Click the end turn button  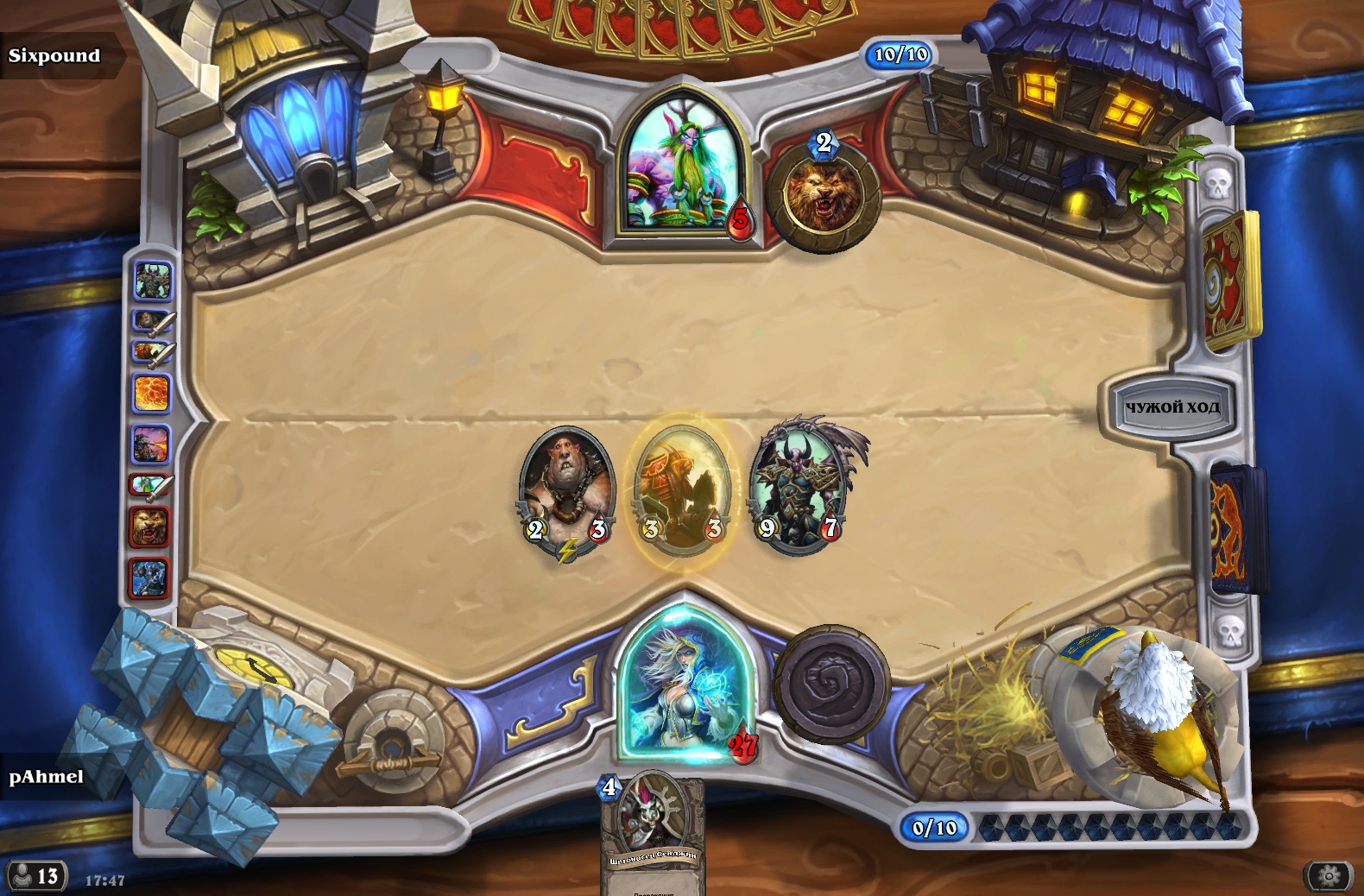pyautogui.click(x=1171, y=407)
